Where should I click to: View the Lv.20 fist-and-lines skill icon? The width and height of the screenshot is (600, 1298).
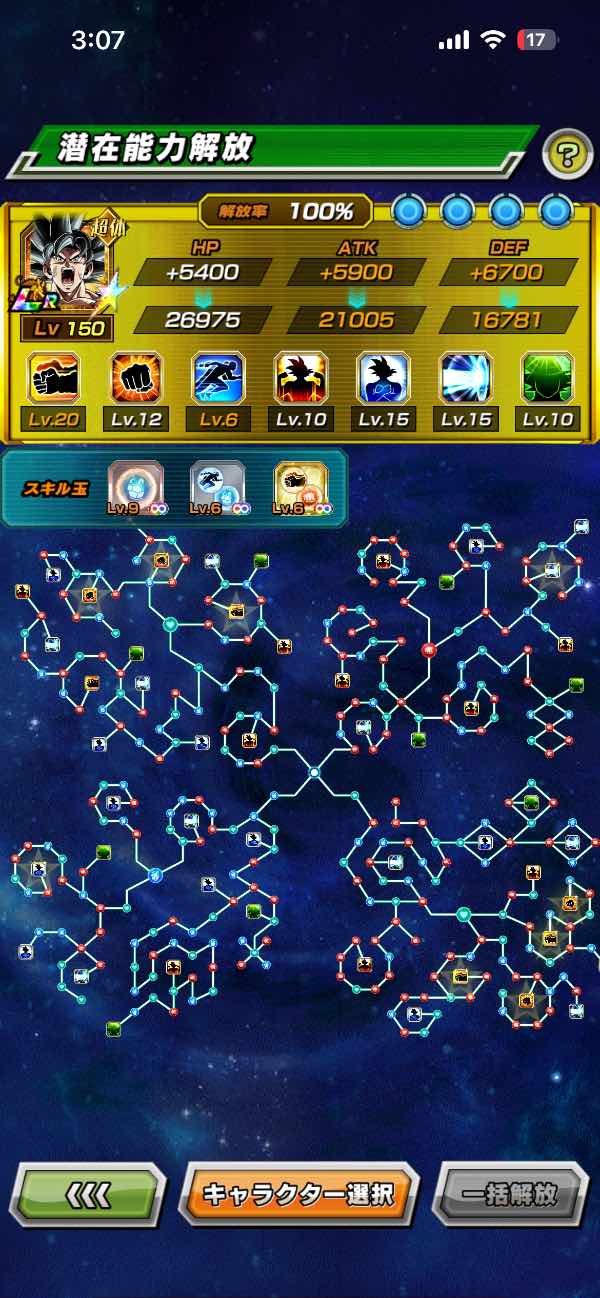click(53, 379)
